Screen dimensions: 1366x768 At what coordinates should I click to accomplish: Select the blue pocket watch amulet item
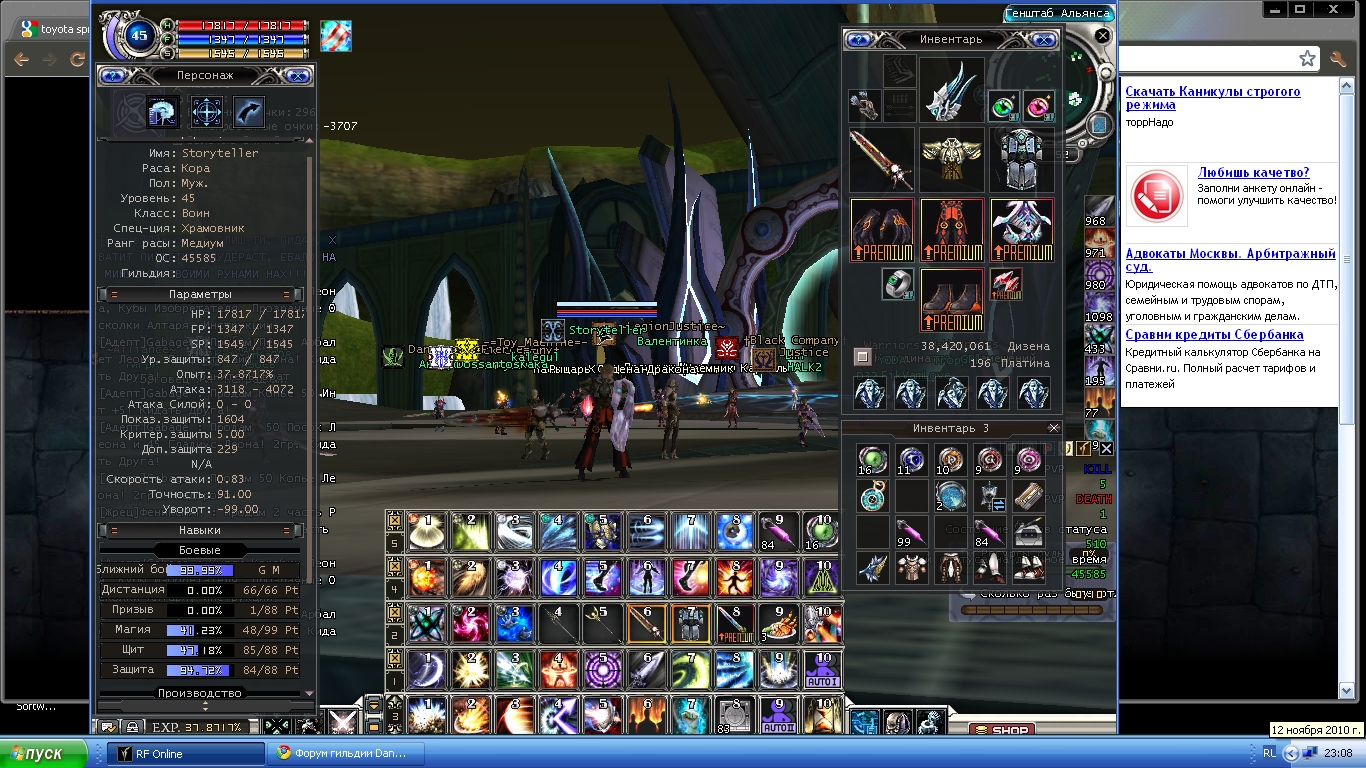[872, 495]
